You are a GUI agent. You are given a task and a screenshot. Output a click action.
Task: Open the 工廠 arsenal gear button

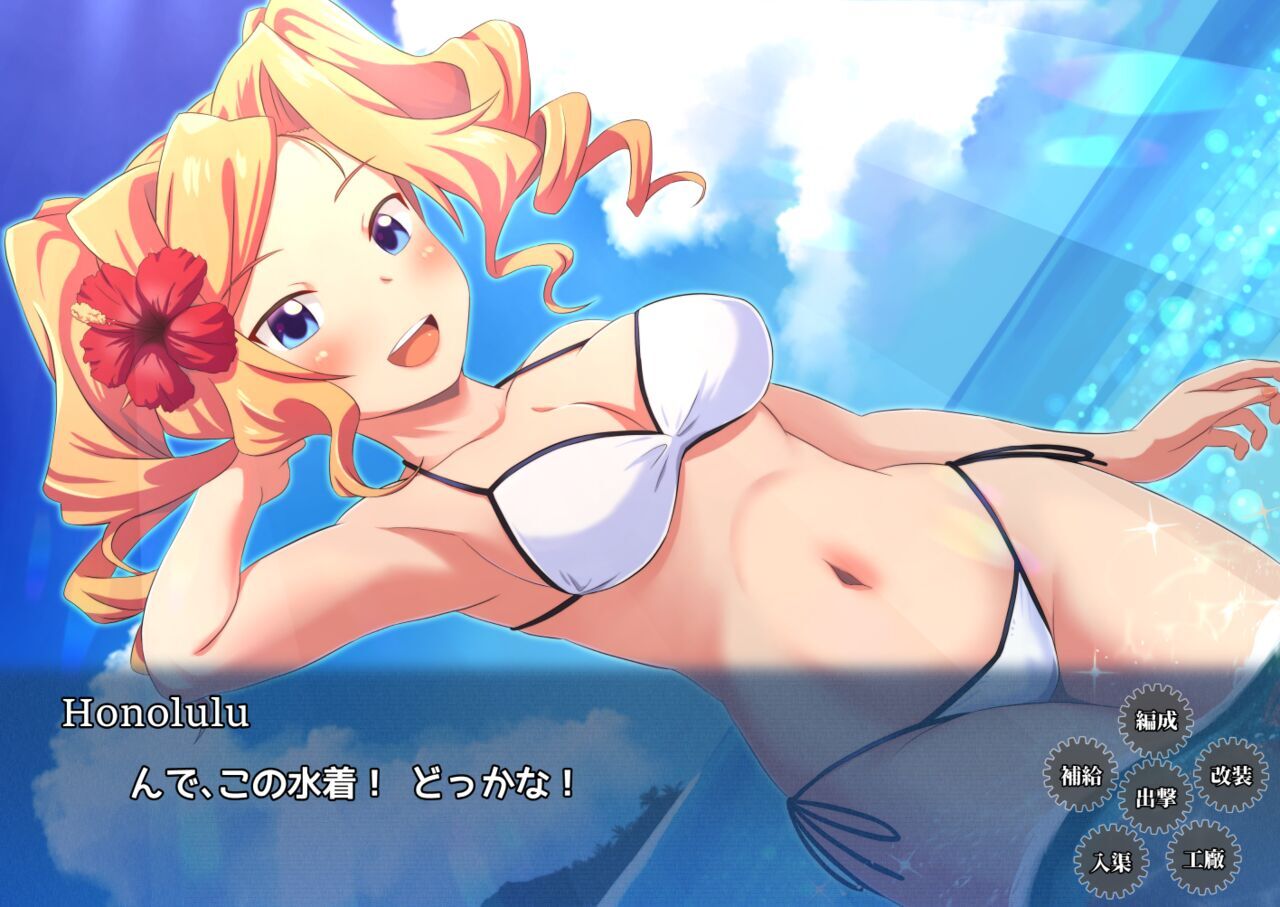pyautogui.click(x=1203, y=858)
